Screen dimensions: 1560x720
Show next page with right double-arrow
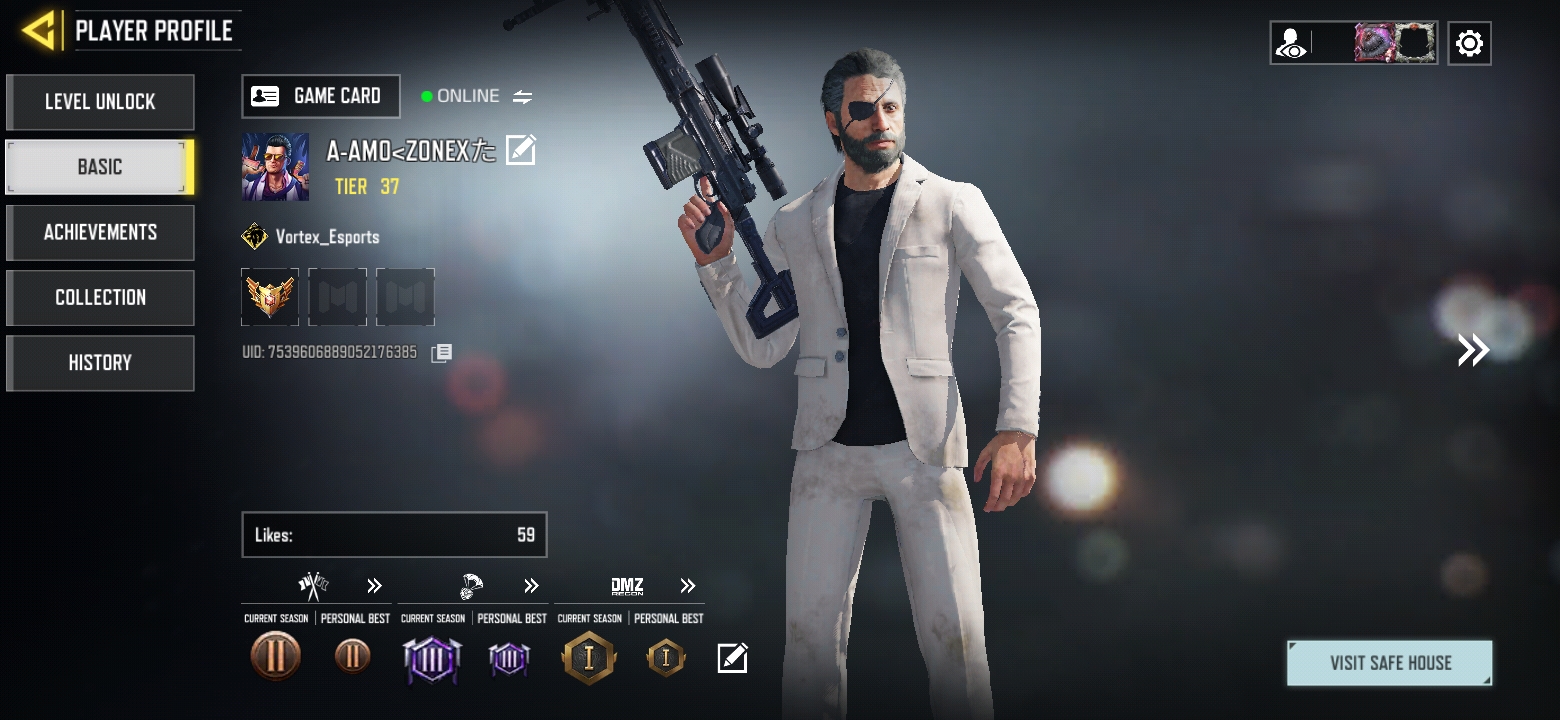click(1472, 350)
